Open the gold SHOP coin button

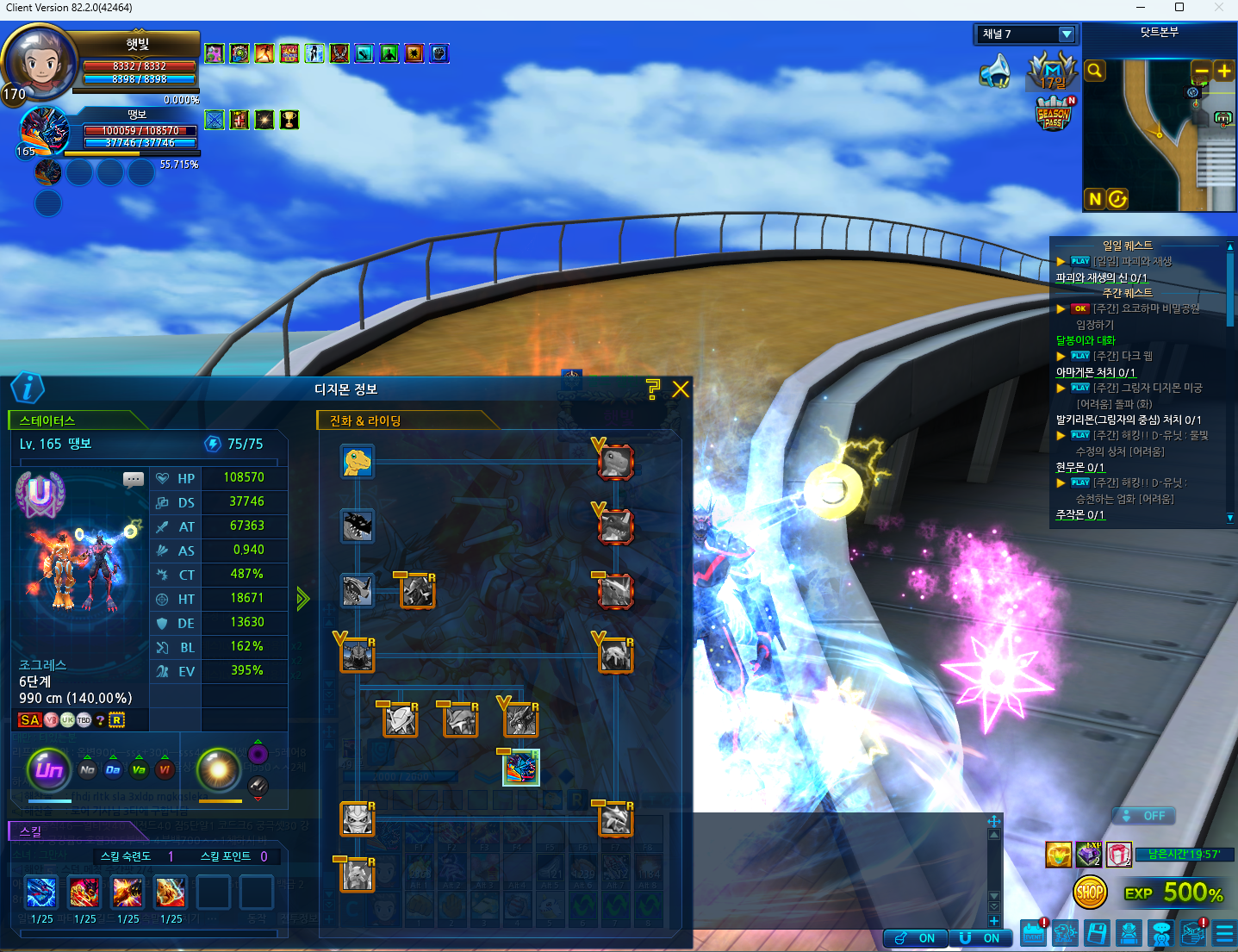click(1090, 893)
